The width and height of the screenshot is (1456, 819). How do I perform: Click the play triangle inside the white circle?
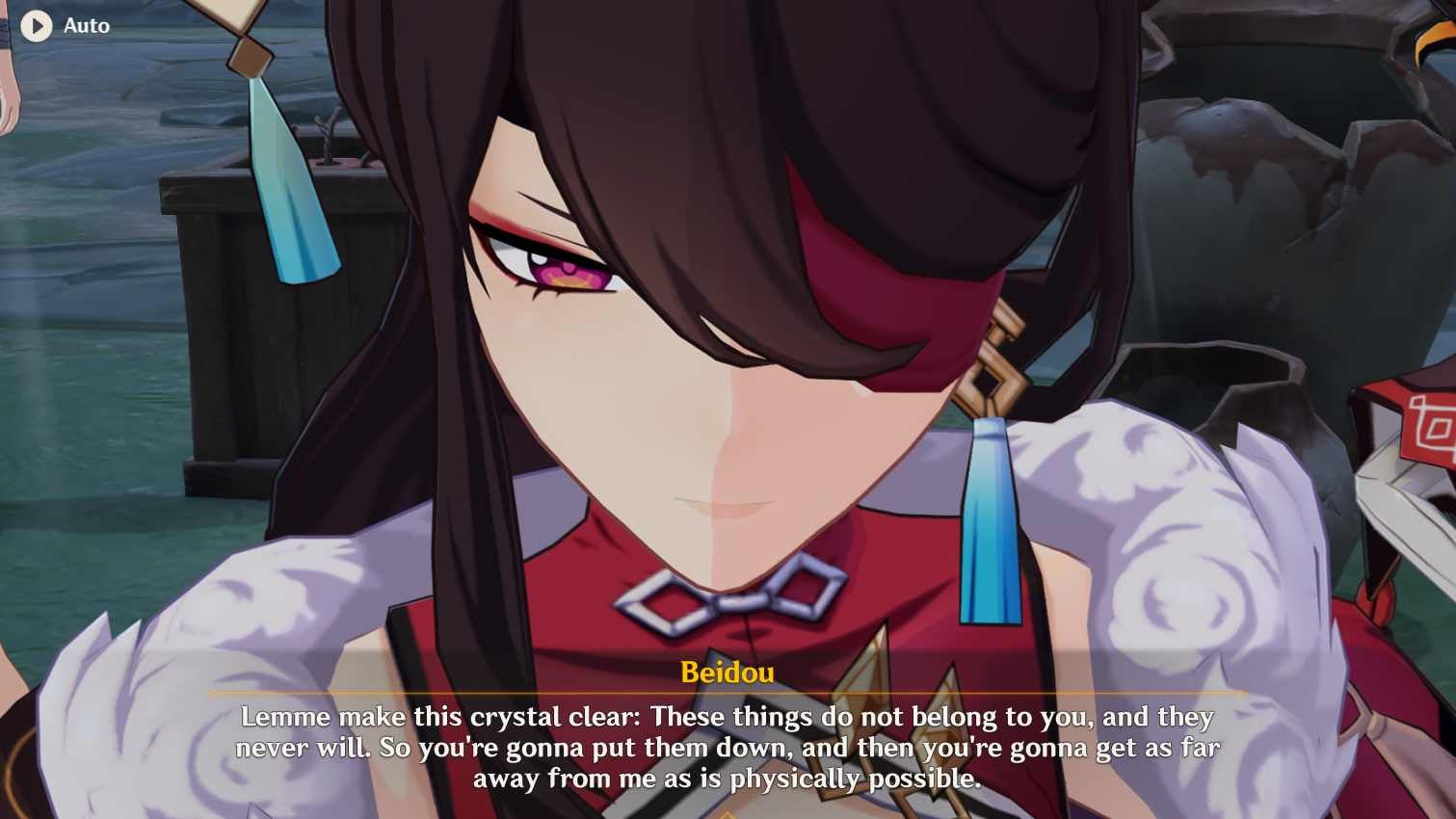tap(39, 26)
